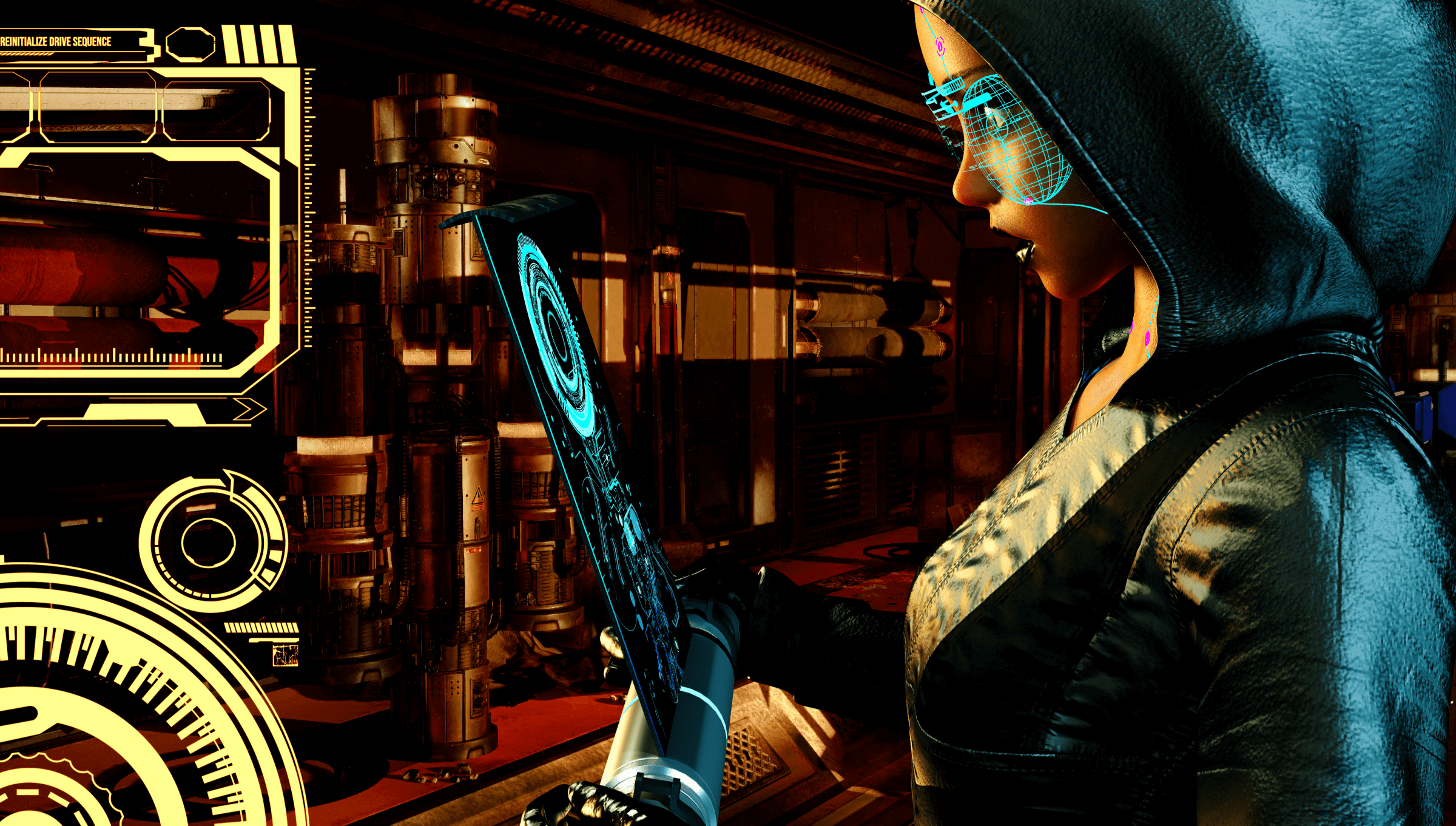The image size is (1456, 826).
Task: Select the small yellow circular ring dial
Action: click(209, 542)
